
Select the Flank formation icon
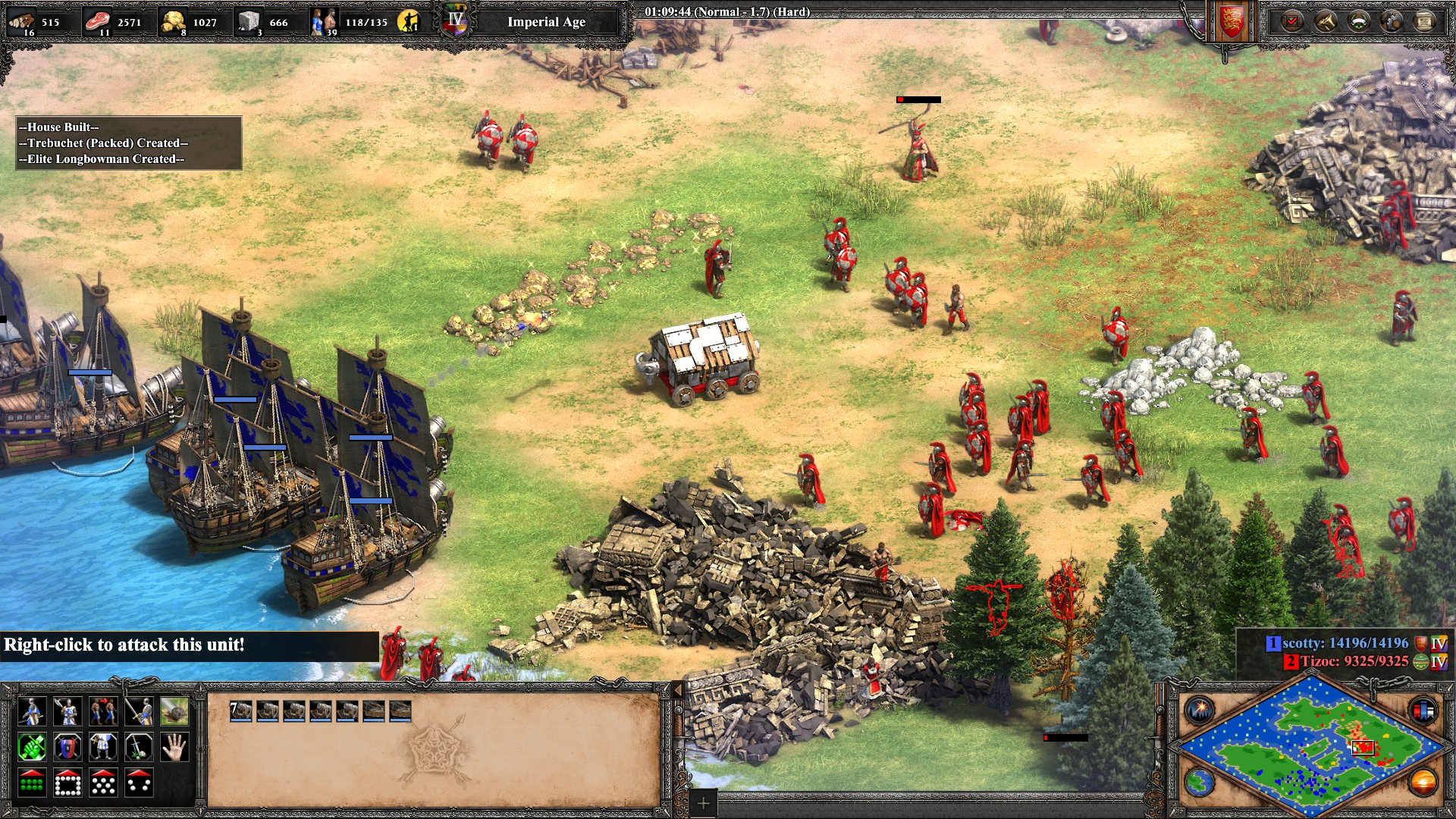pyautogui.click(x=139, y=783)
